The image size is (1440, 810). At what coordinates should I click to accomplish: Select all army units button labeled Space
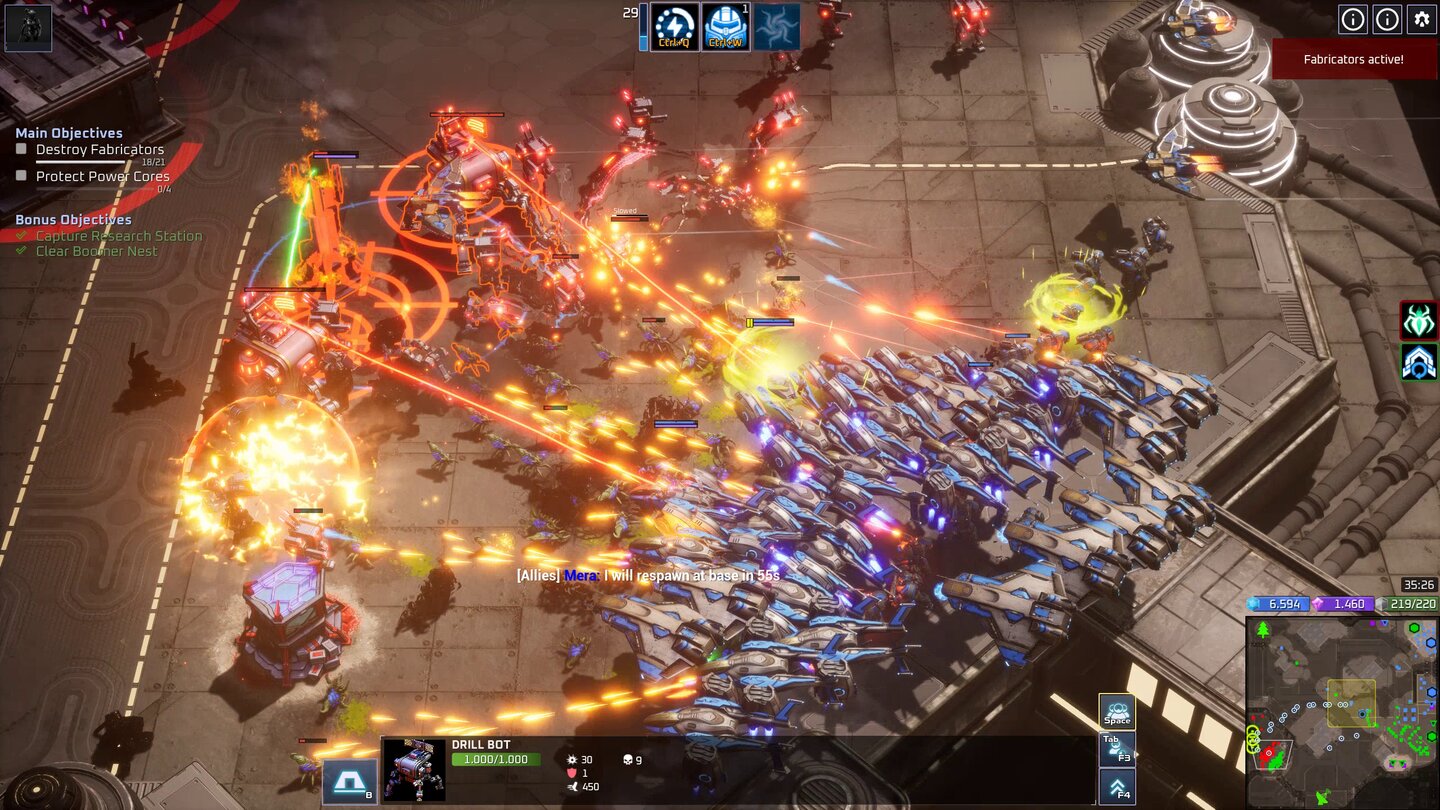pos(1117,711)
